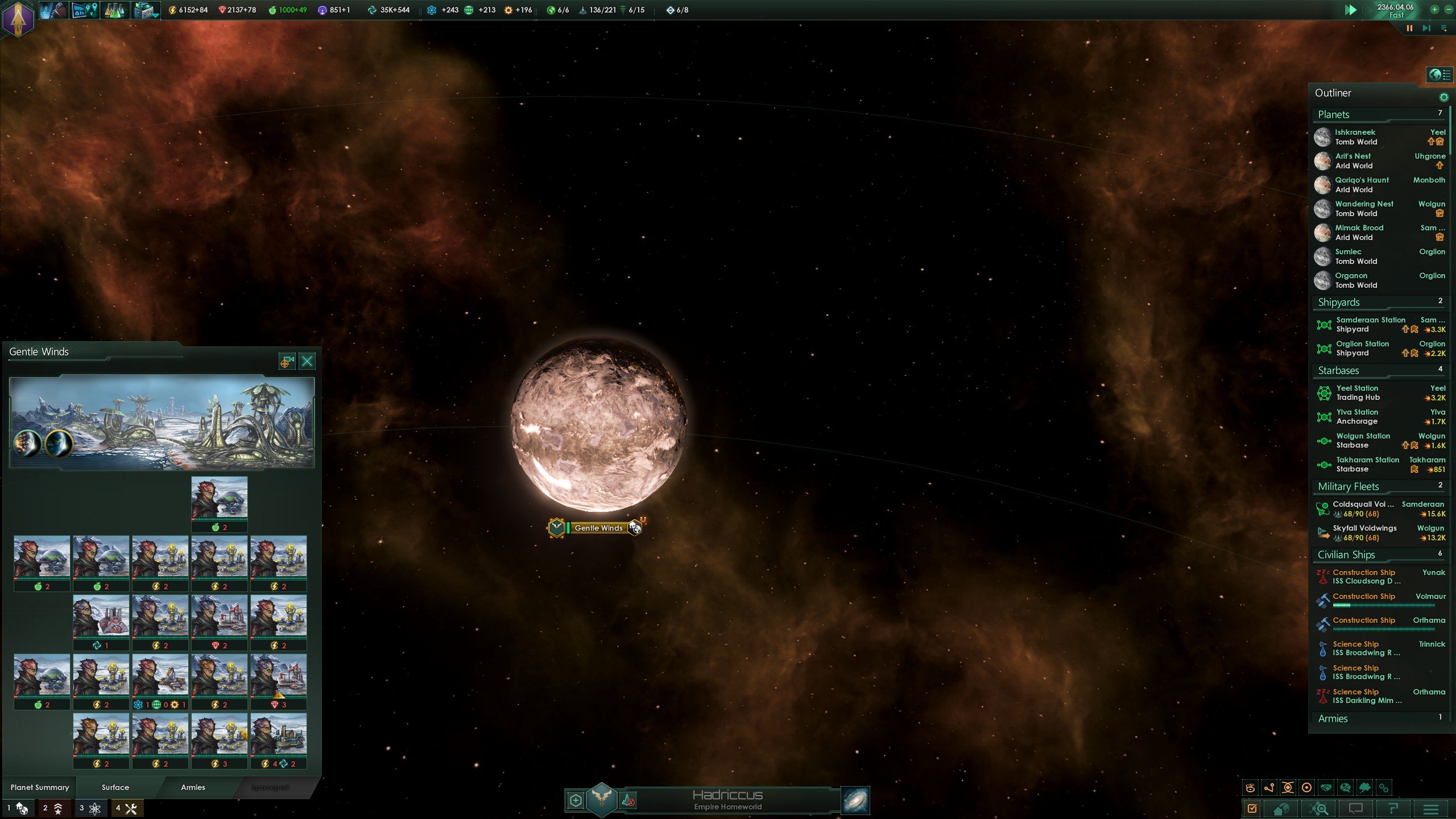This screenshot has width=1456, height=819.
Task: Open the galaxy map view button
Action: click(855, 801)
